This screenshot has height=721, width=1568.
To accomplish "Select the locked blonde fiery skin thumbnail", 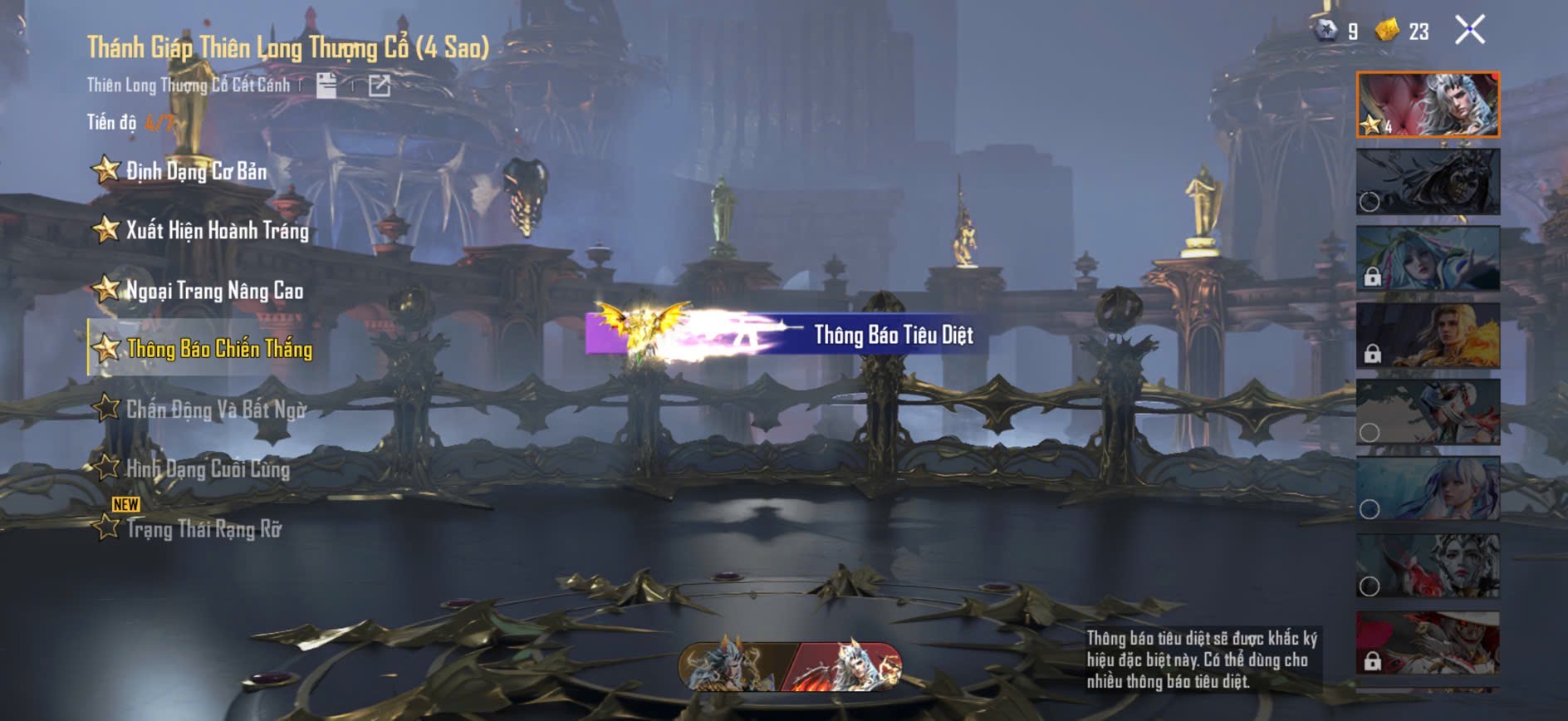I will (1428, 336).
